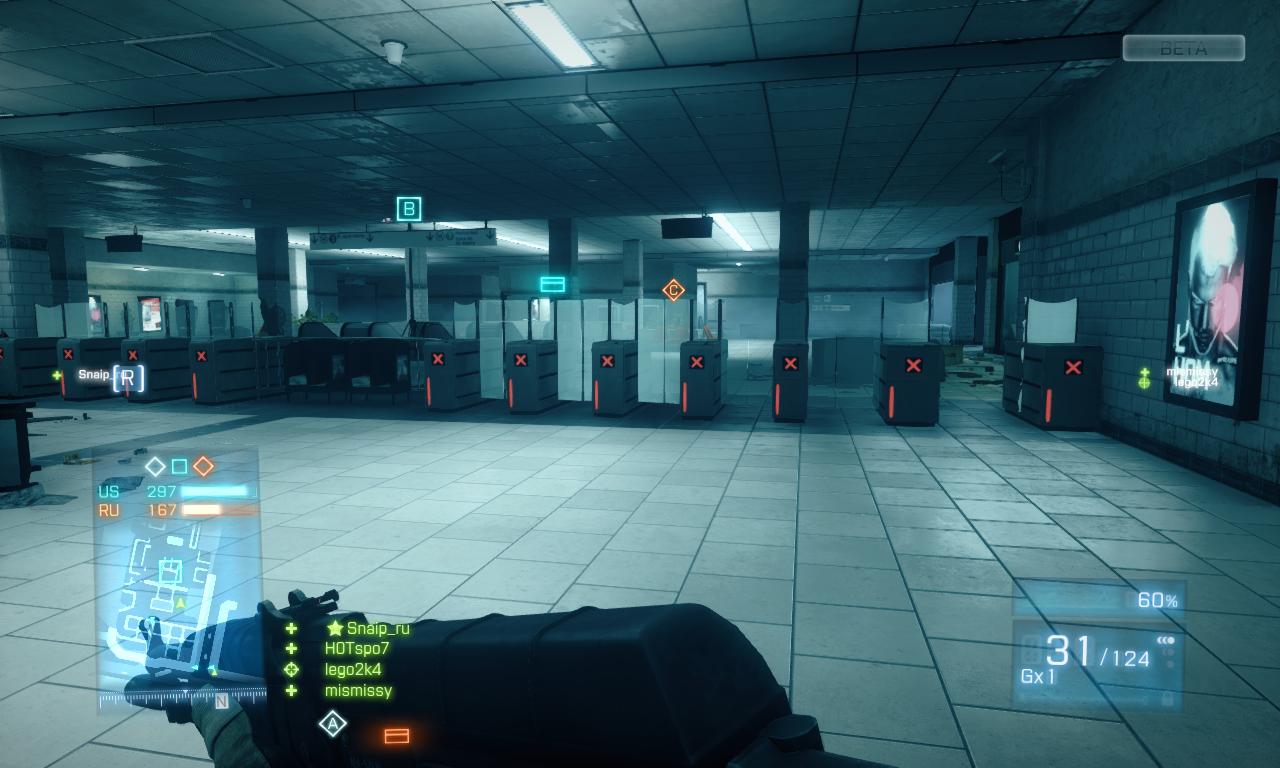Click the orange crate marker icon
This screenshot has height=768, width=1280.
click(x=397, y=737)
